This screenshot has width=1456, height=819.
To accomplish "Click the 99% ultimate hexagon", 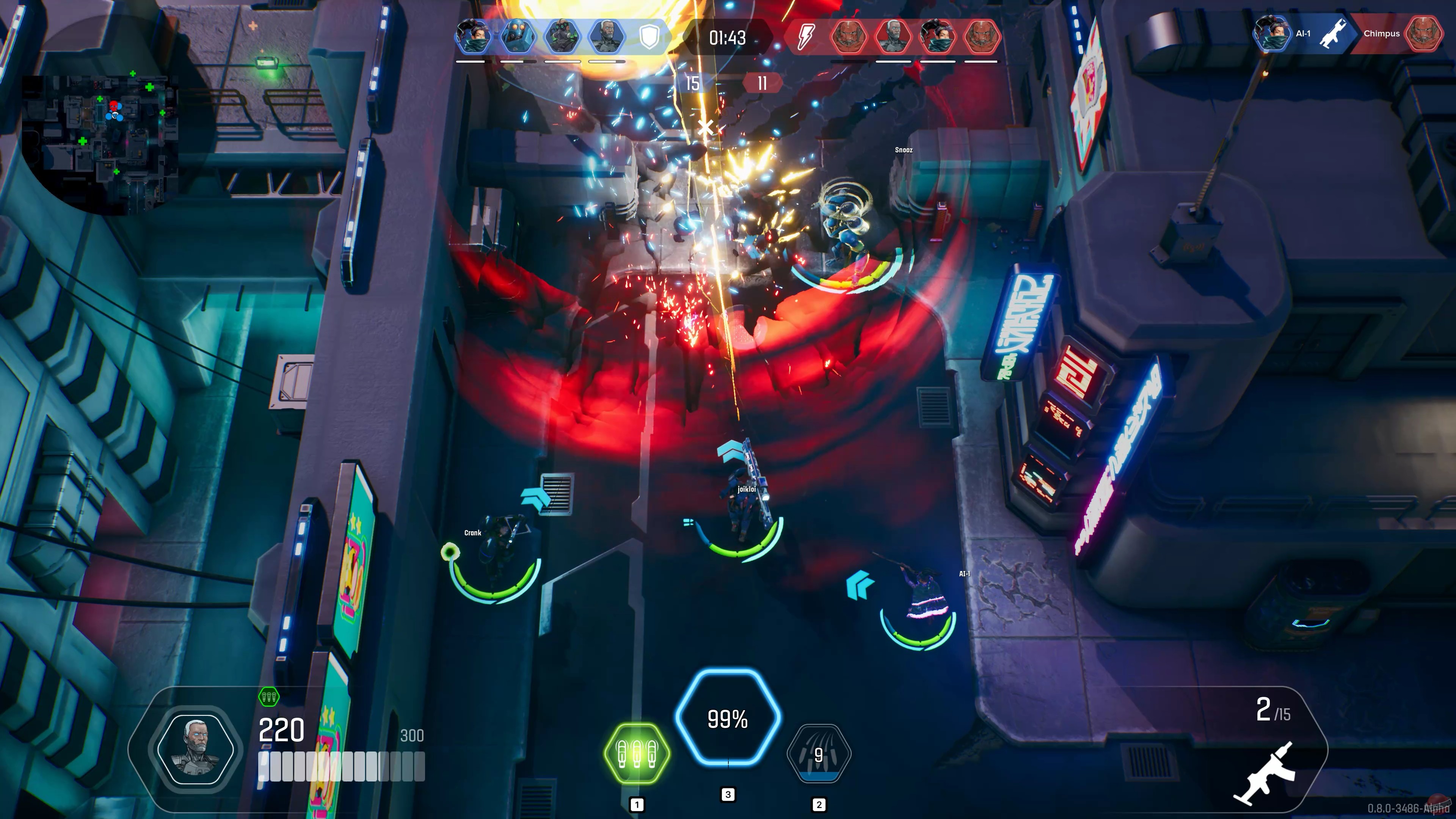I will [x=728, y=720].
